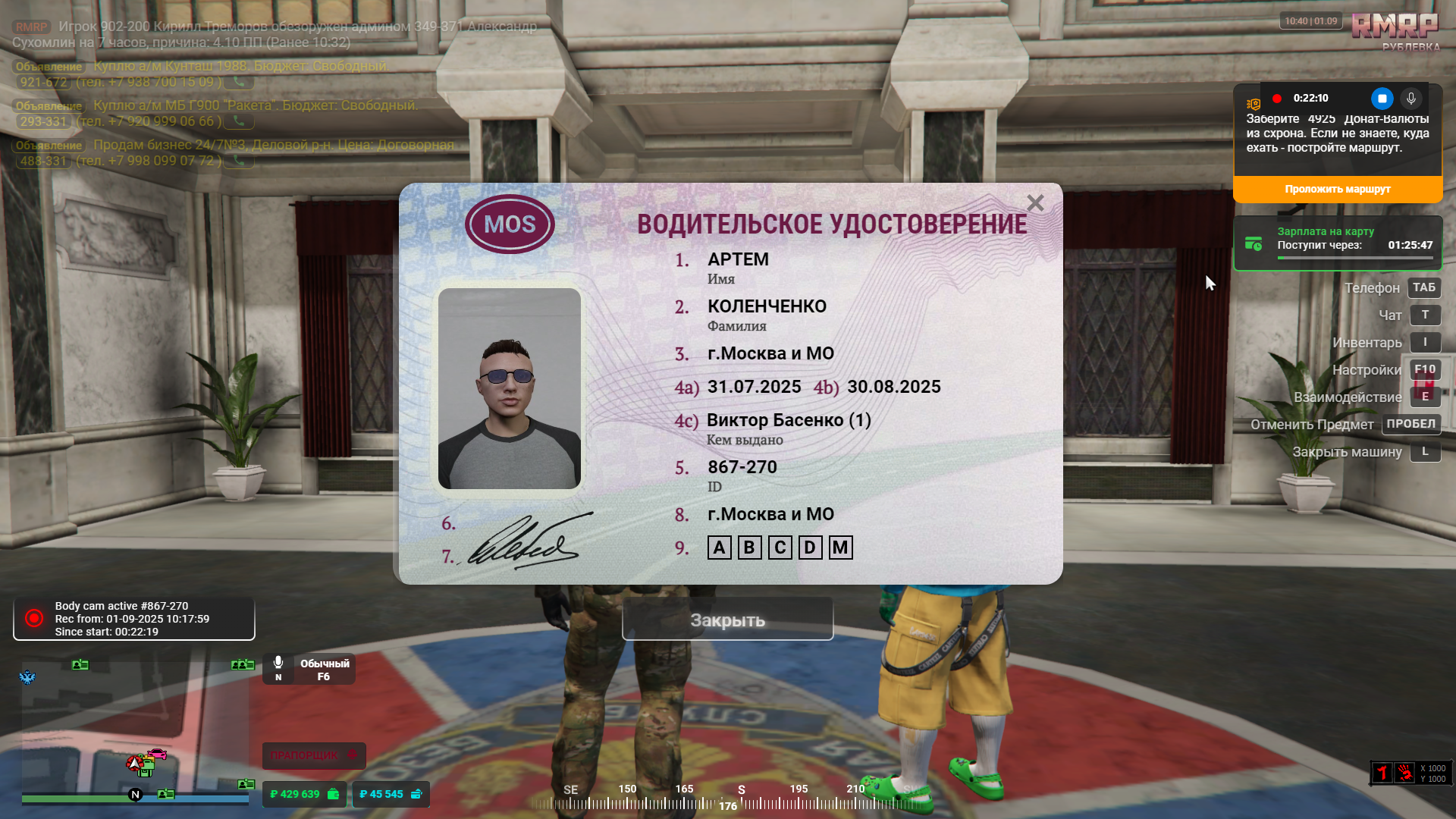Click the Закрыть button
This screenshot has width=1456, height=819.
(727, 620)
